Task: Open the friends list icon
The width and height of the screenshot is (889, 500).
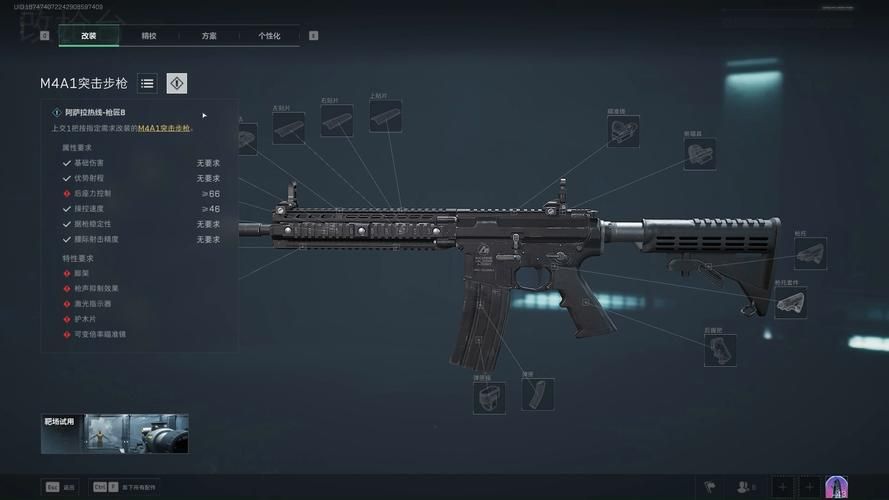Action: pyautogui.click(x=745, y=487)
